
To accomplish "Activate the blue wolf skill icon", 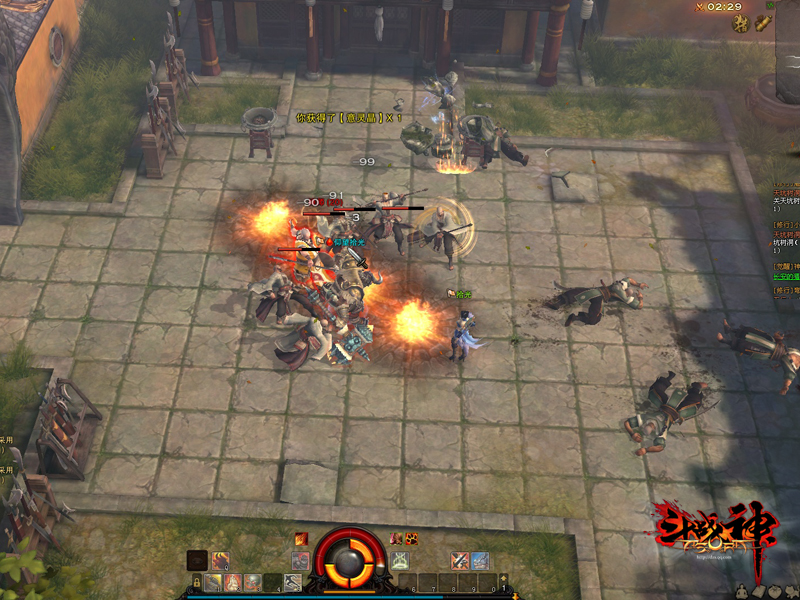I will pyautogui.click(x=480, y=560).
